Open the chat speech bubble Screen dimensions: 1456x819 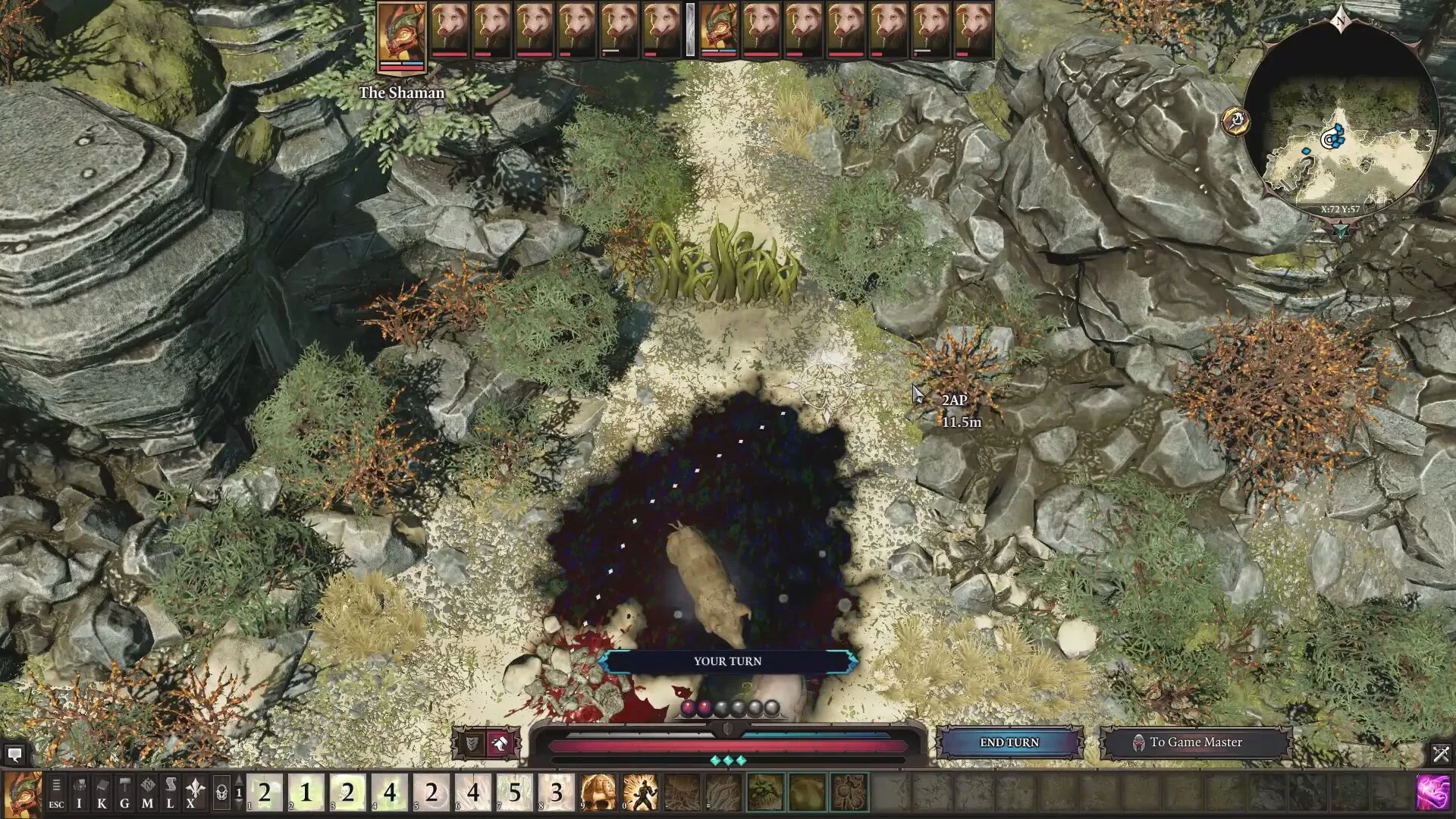(14, 754)
